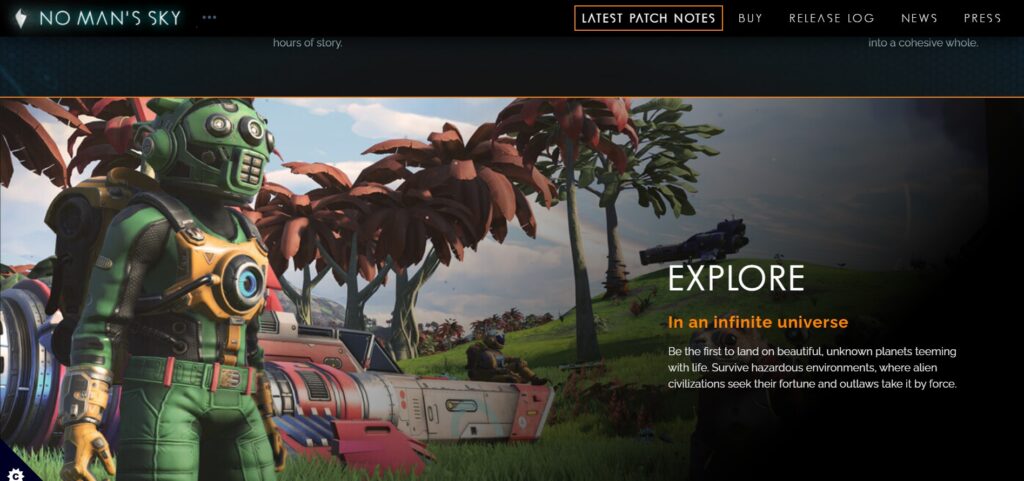Image resolution: width=1024 pixels, height=481 pixels.
Task: Open the gear settings icon in corner
Action: point(14,472)
